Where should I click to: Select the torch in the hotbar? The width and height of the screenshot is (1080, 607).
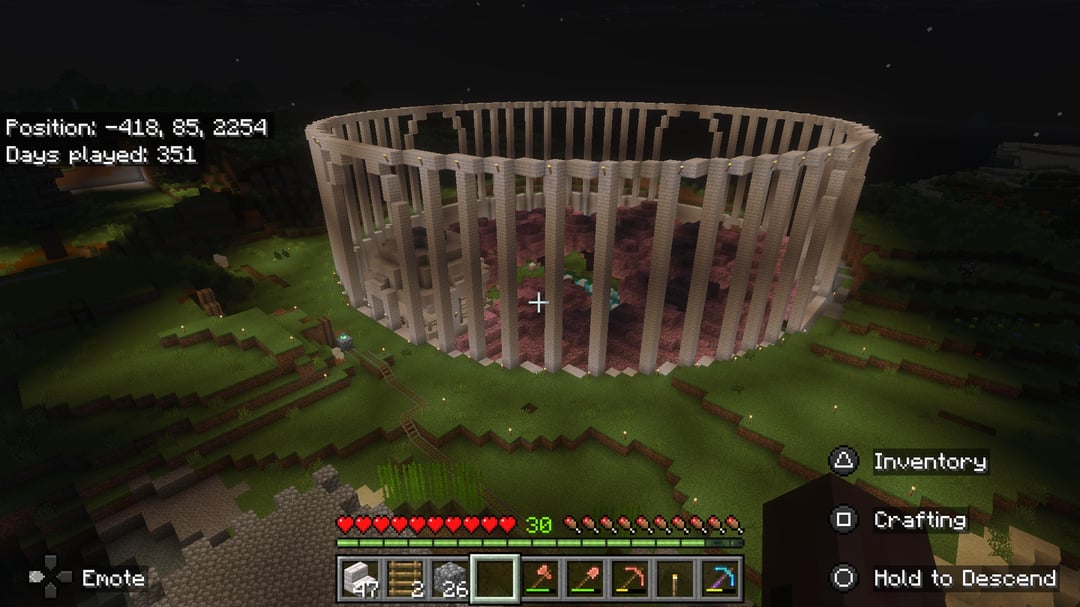pyautogui.click(x=675, y=579)
